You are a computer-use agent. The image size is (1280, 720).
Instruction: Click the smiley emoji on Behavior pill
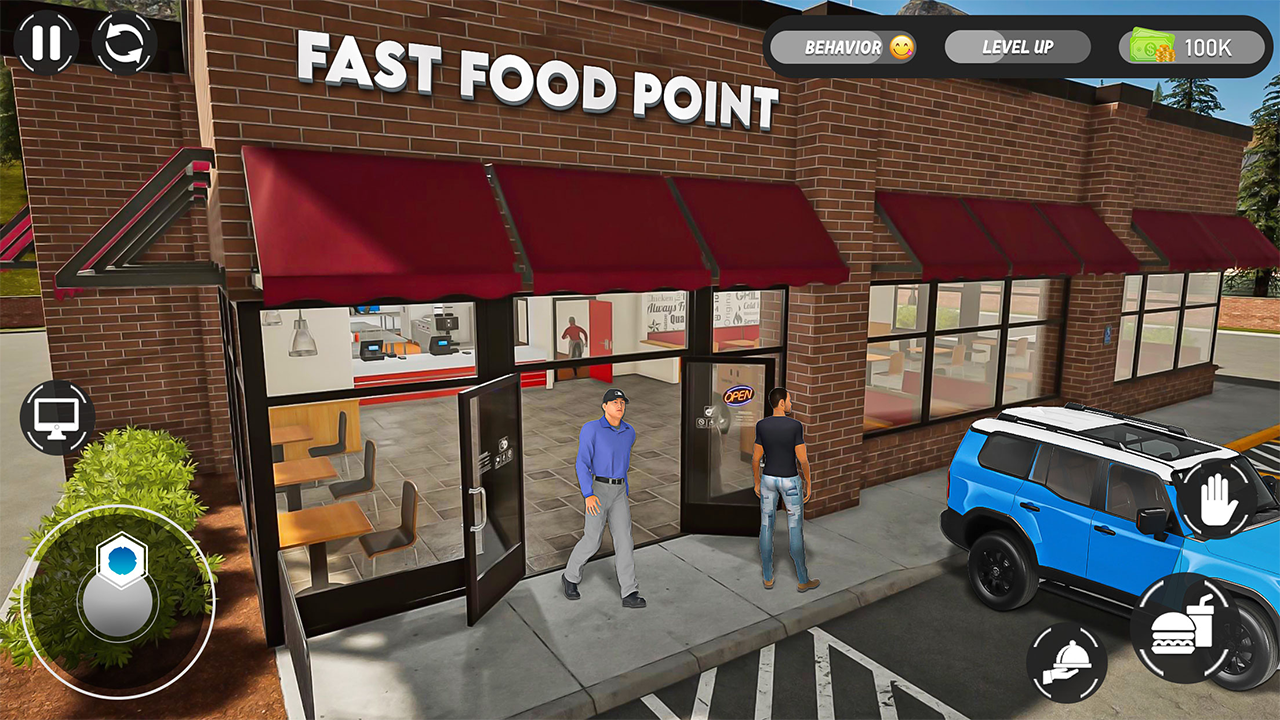pos(901,45)
